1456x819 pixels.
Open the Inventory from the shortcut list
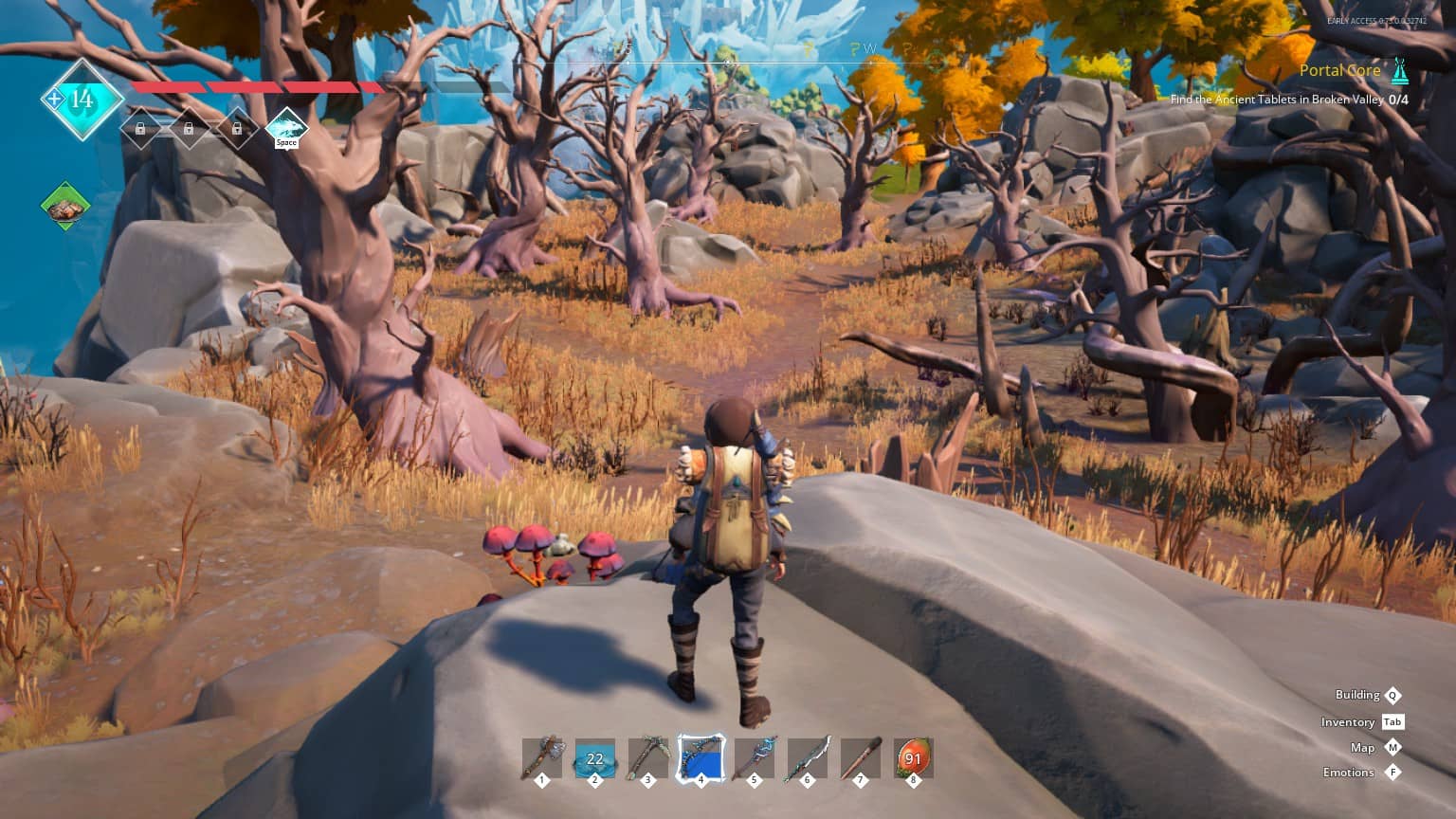[x=1348, y=722]
